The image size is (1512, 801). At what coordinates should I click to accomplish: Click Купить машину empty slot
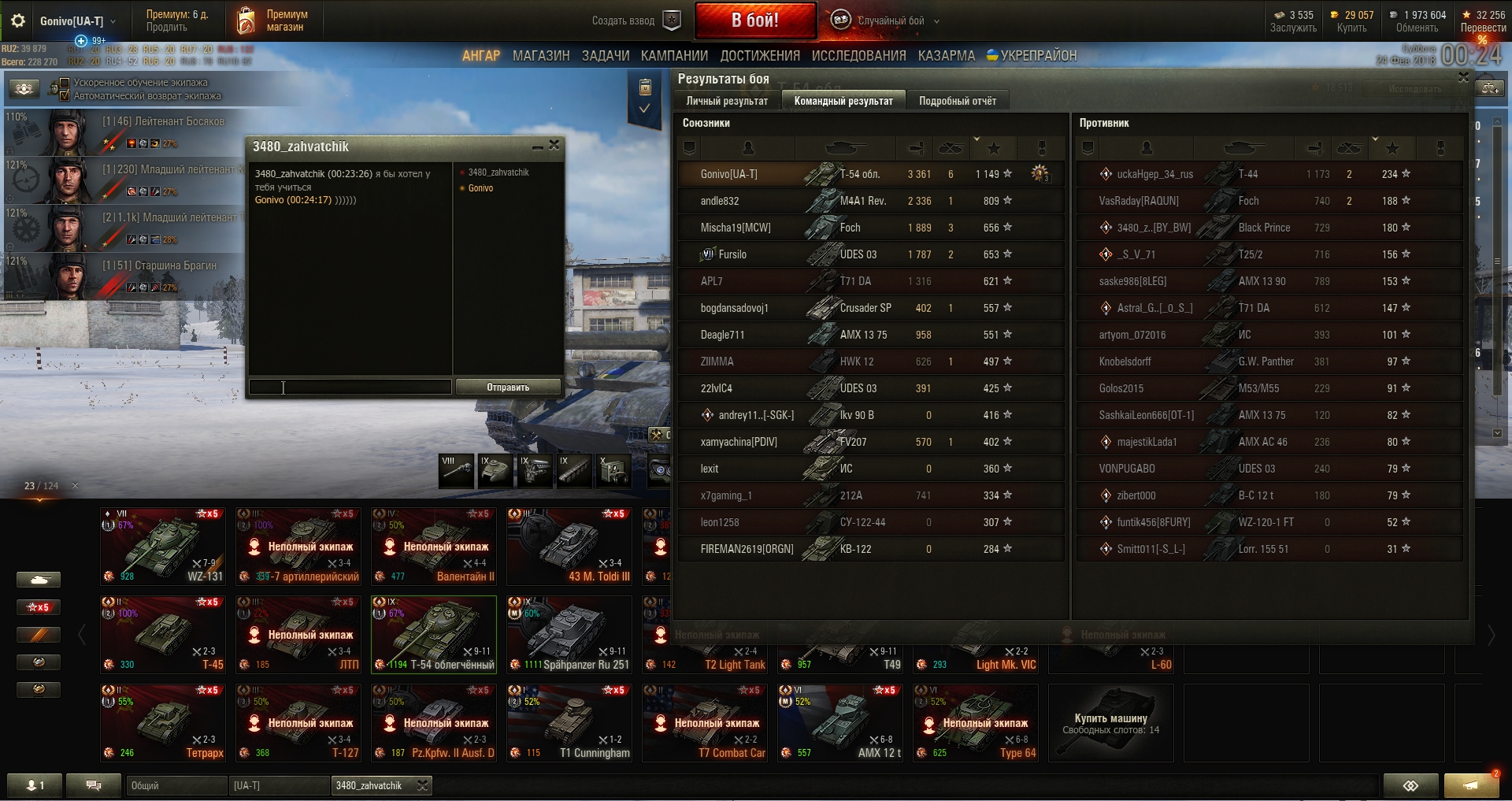click(1110, 721)
